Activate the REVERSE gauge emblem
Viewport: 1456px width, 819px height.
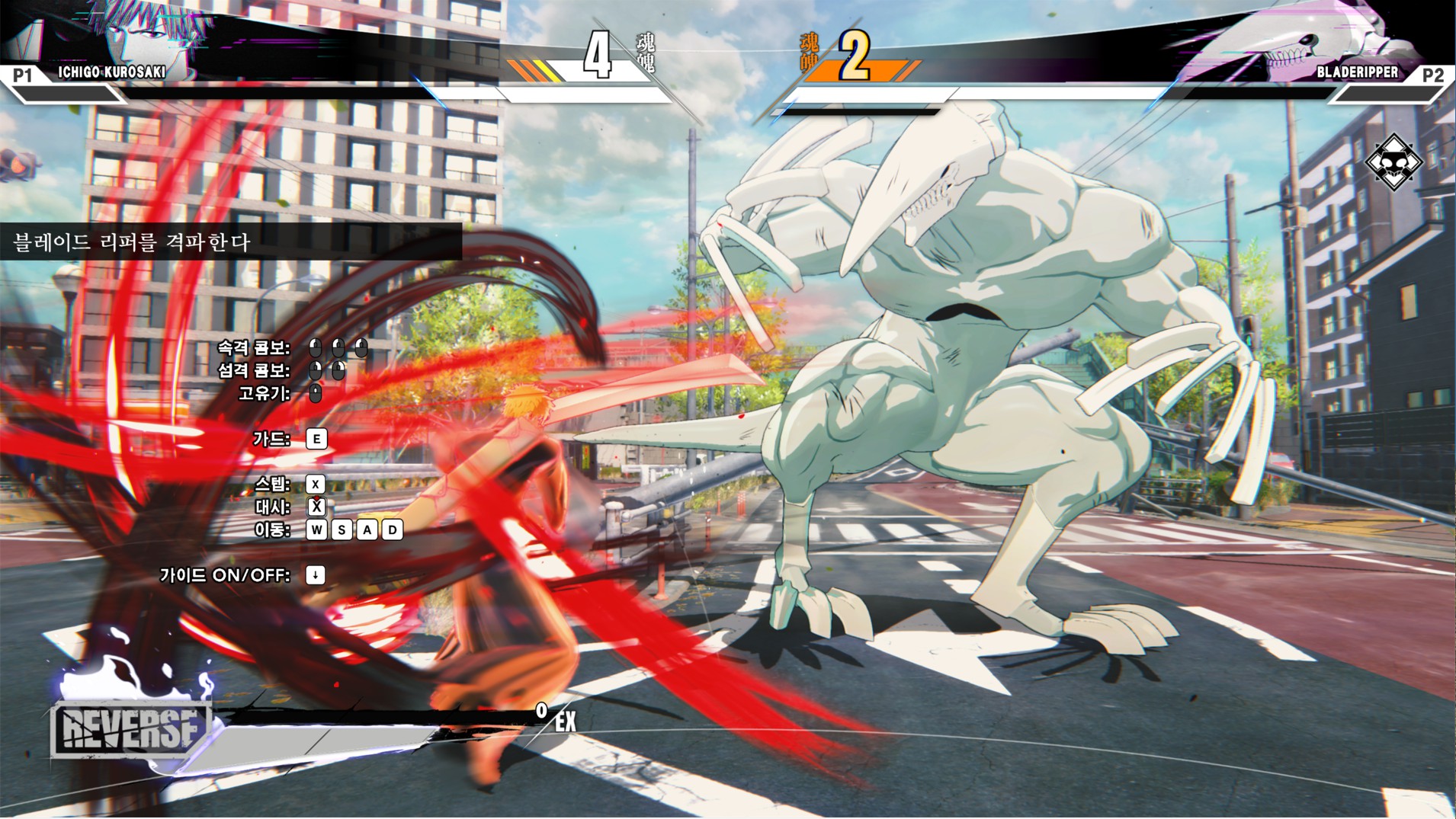pos(131,728)
